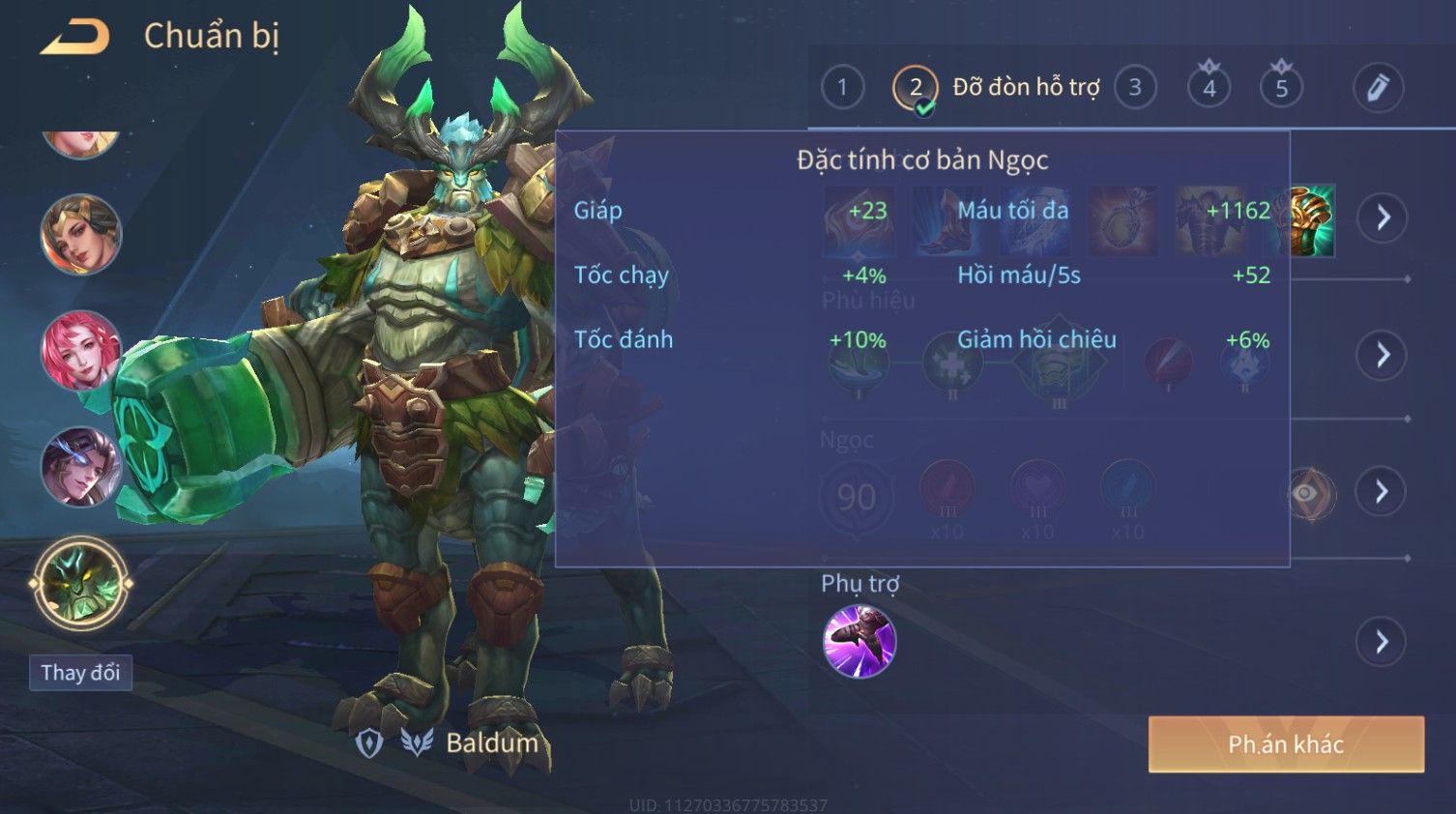Go back using the return arrow
The height and width of the screenshot is (814, 1456).
74,37
